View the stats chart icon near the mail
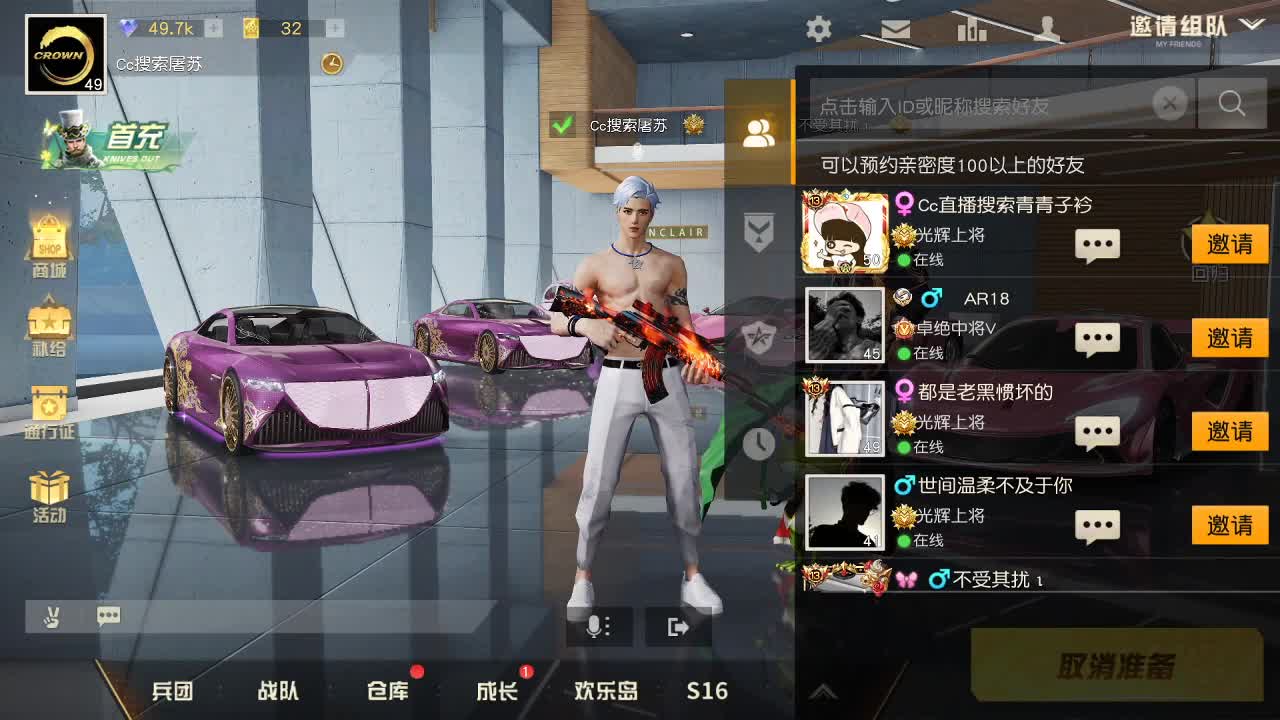Image resolution: width=1280 pixels, height=720 pixels. (970, 30)
